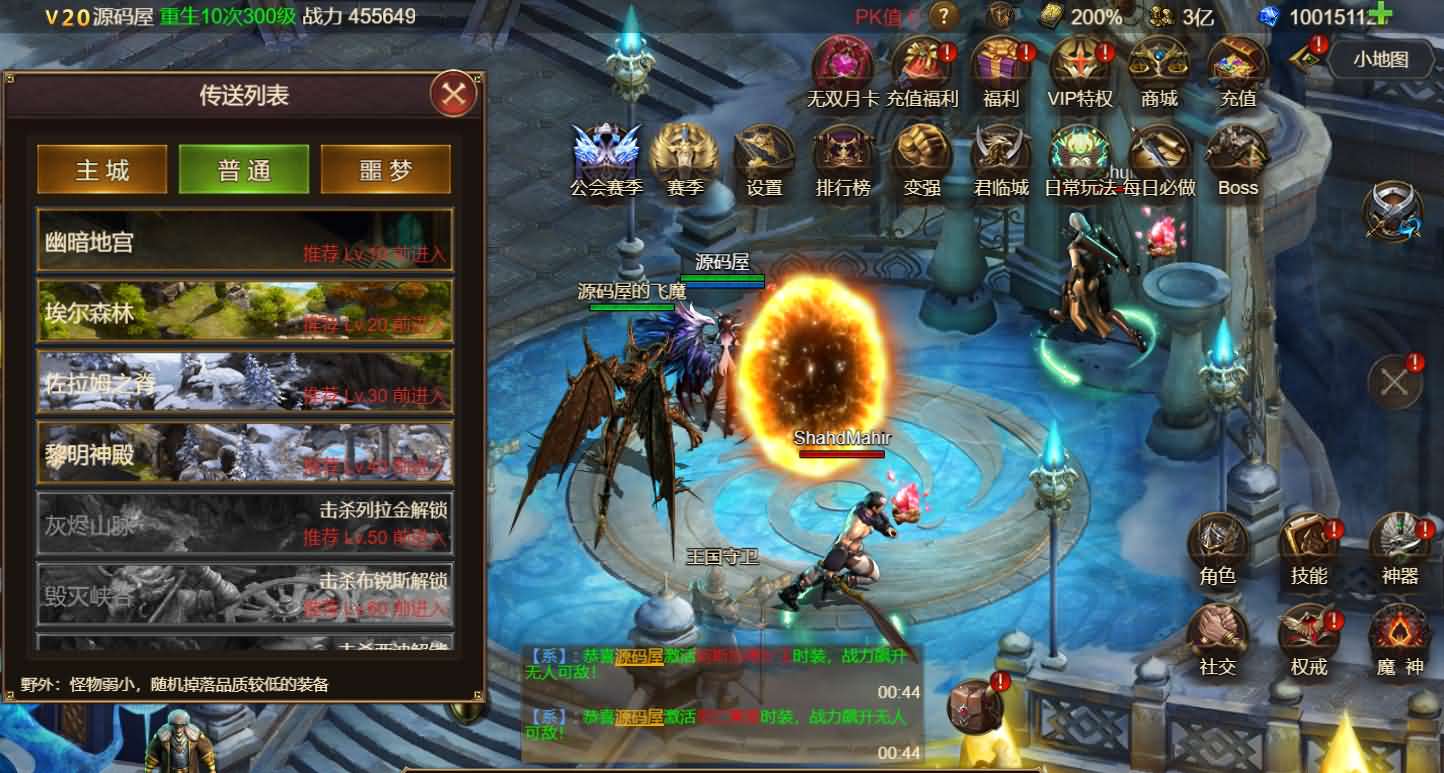Enter the 黎明神殿 map
This screenshot has width=1444, height=773.
[245, 452]
